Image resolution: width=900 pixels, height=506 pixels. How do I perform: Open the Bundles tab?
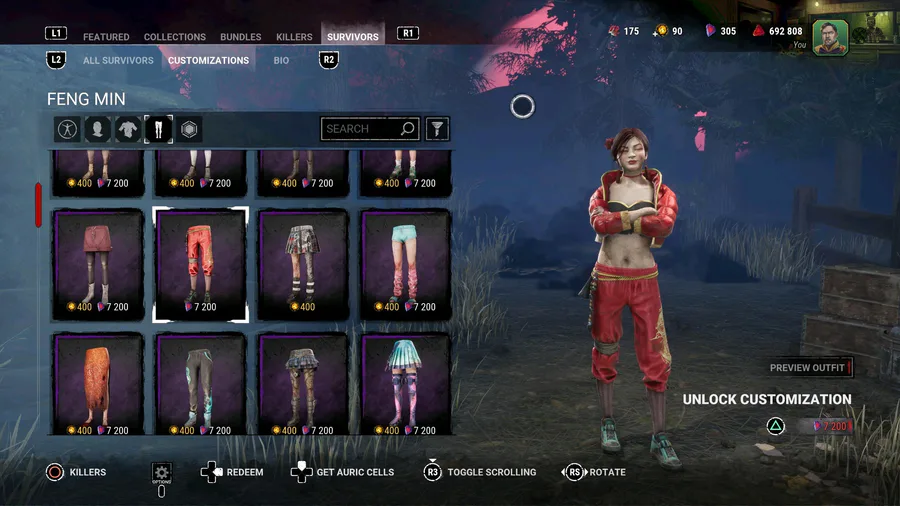241,37
